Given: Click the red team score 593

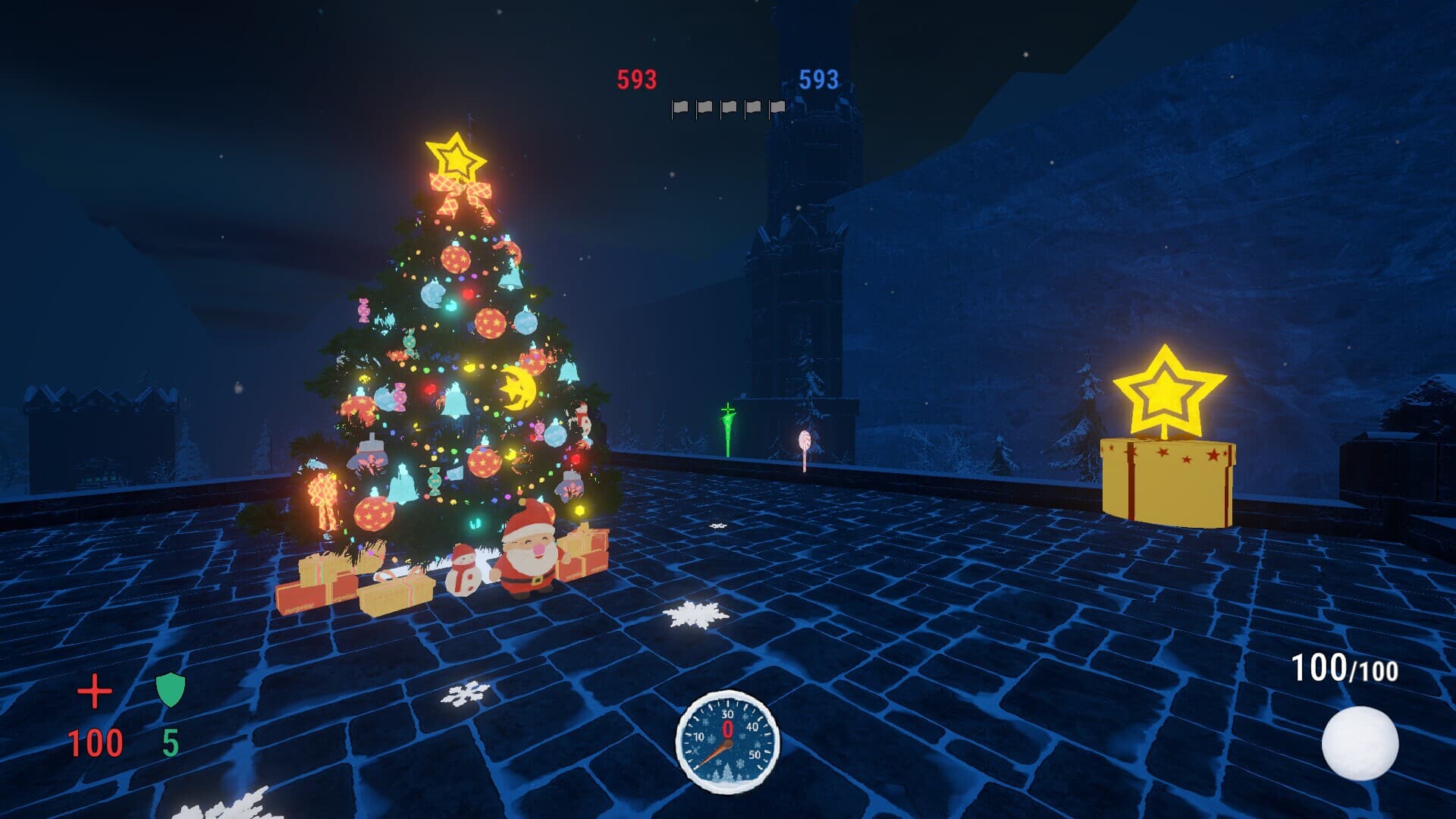Looking at the screenshot, I should (x=638, y=77).
